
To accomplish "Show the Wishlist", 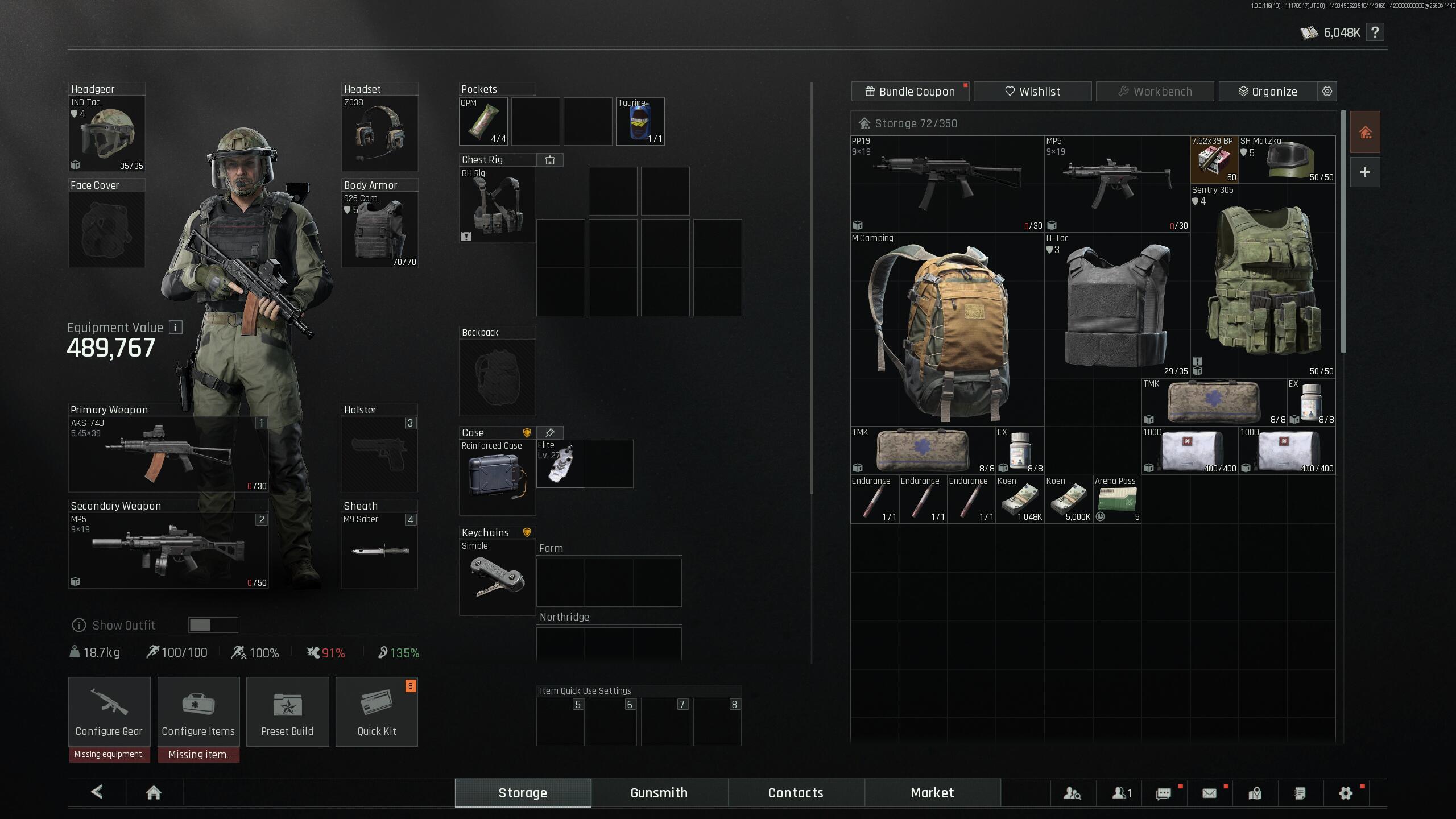I will point(1032,92).
